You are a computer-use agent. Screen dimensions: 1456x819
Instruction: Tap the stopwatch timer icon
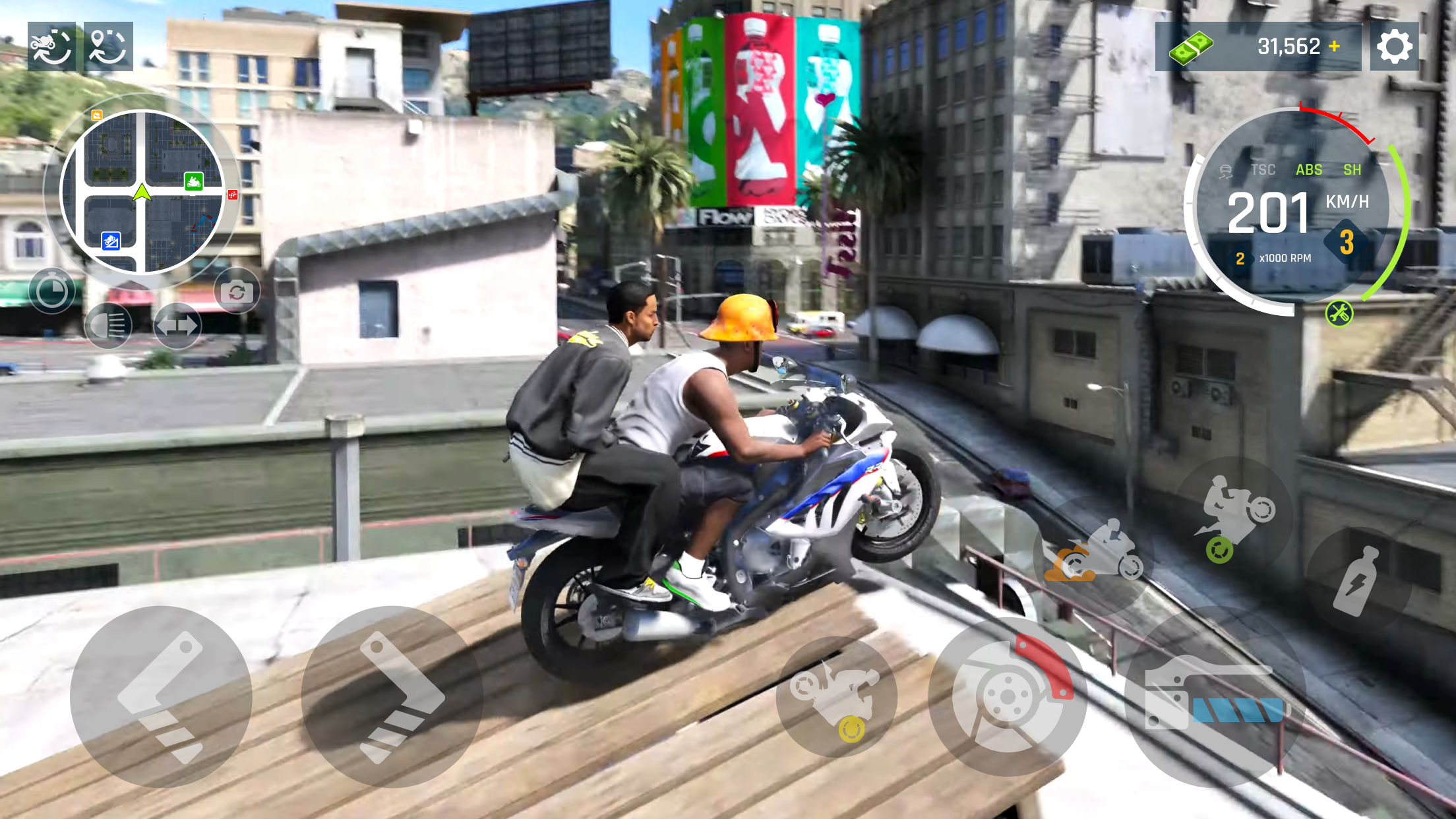click(x=52, y=290)
